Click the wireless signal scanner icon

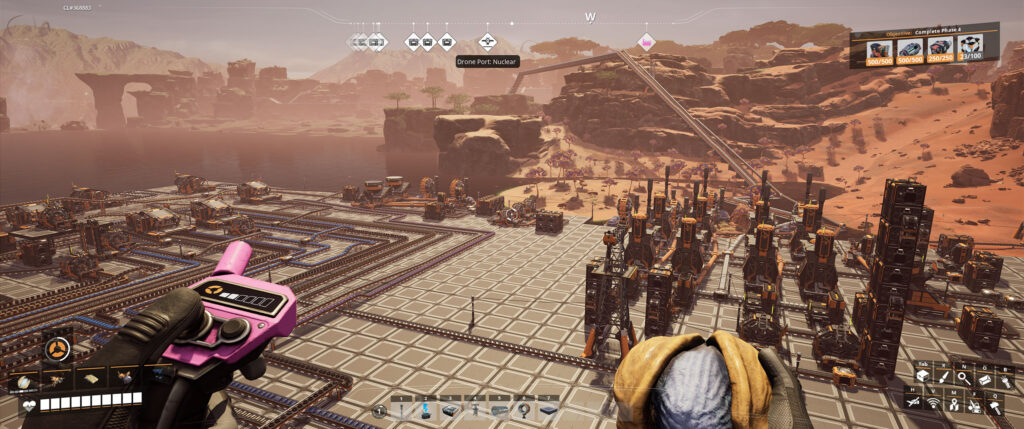[935, 402]
